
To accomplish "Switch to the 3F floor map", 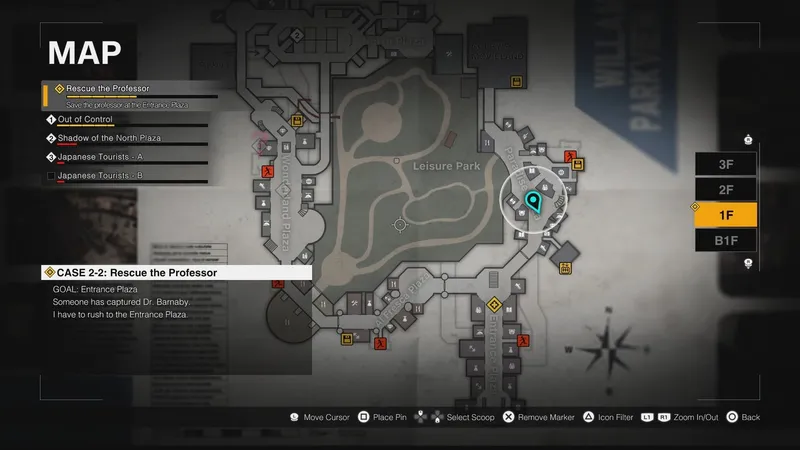I will point(726,164).
